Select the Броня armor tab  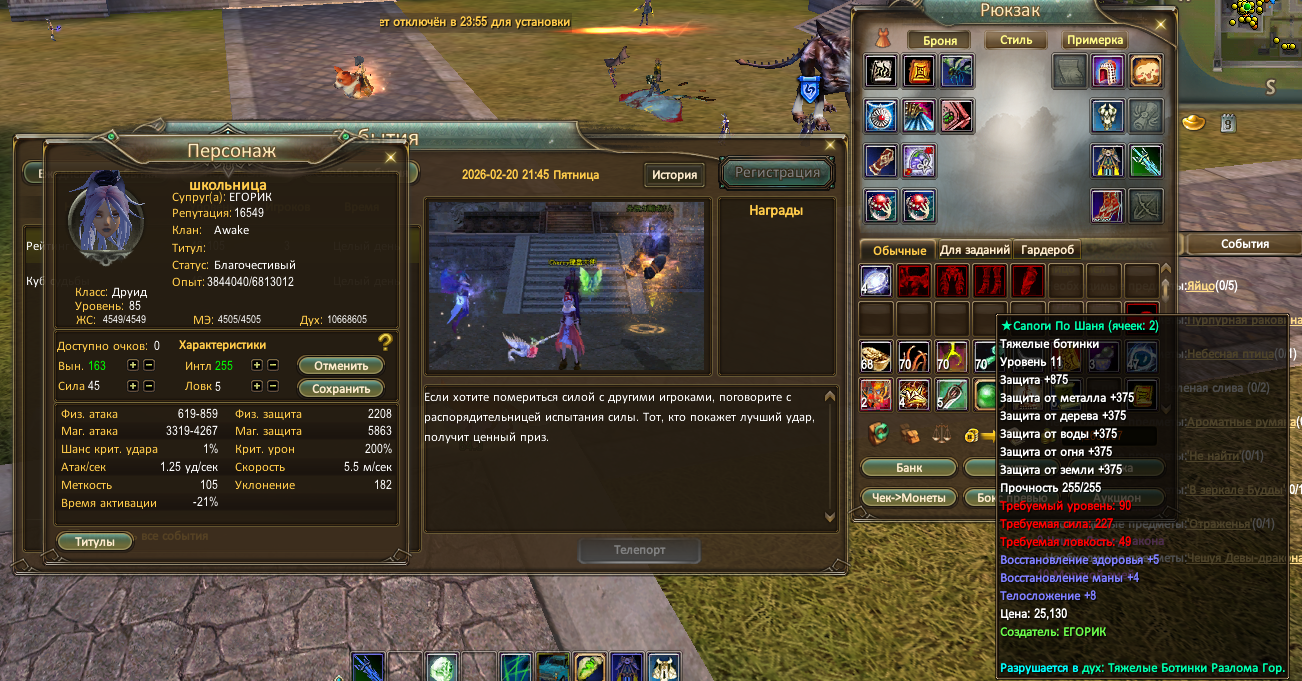tap(940, 41)
